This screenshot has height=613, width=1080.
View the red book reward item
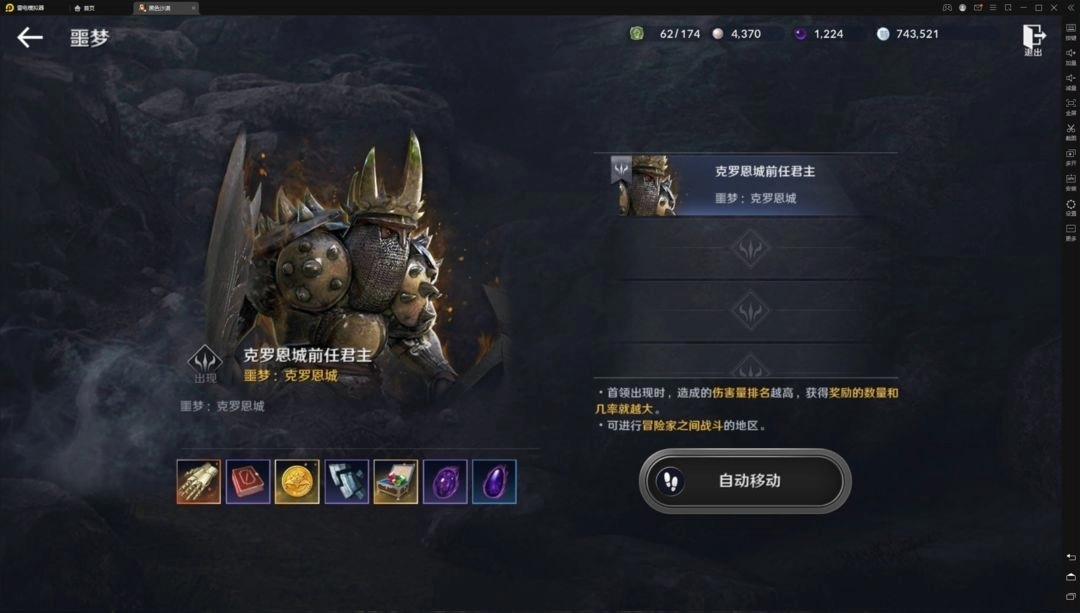coord(248,482)
